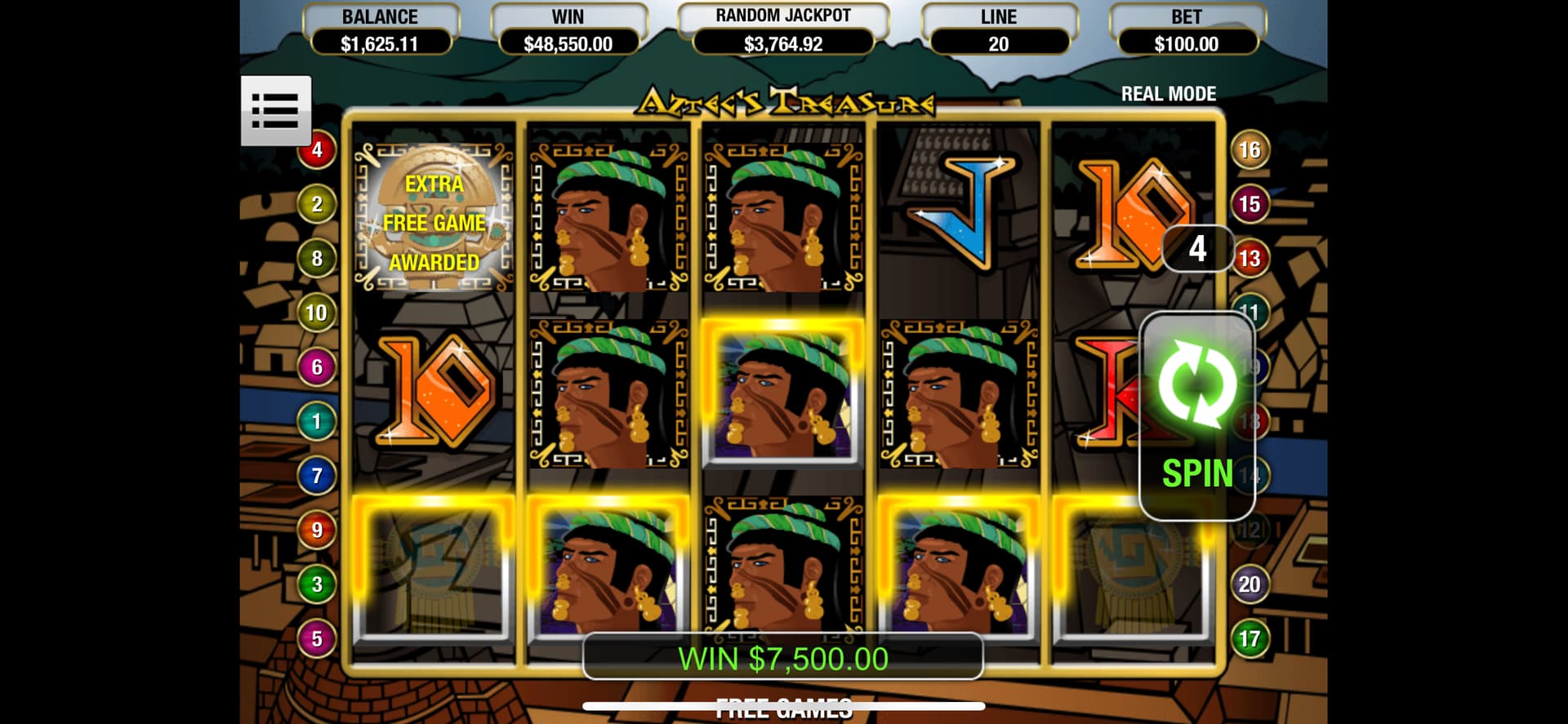Choose payline 9 marker
1568x724 pixels.
coord(317,531)
